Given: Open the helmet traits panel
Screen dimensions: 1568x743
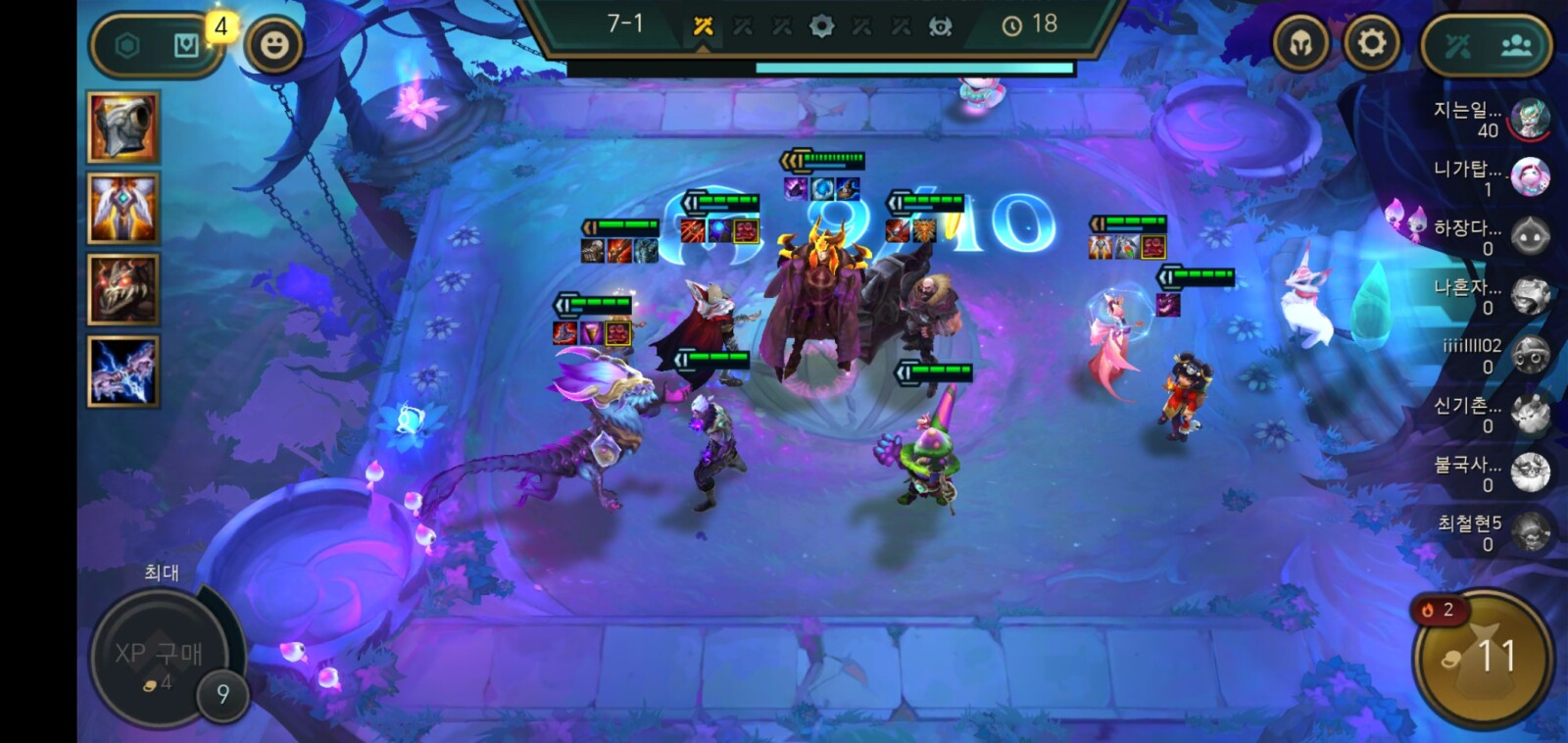Looking at the screenshot, I should (1300, 43).
